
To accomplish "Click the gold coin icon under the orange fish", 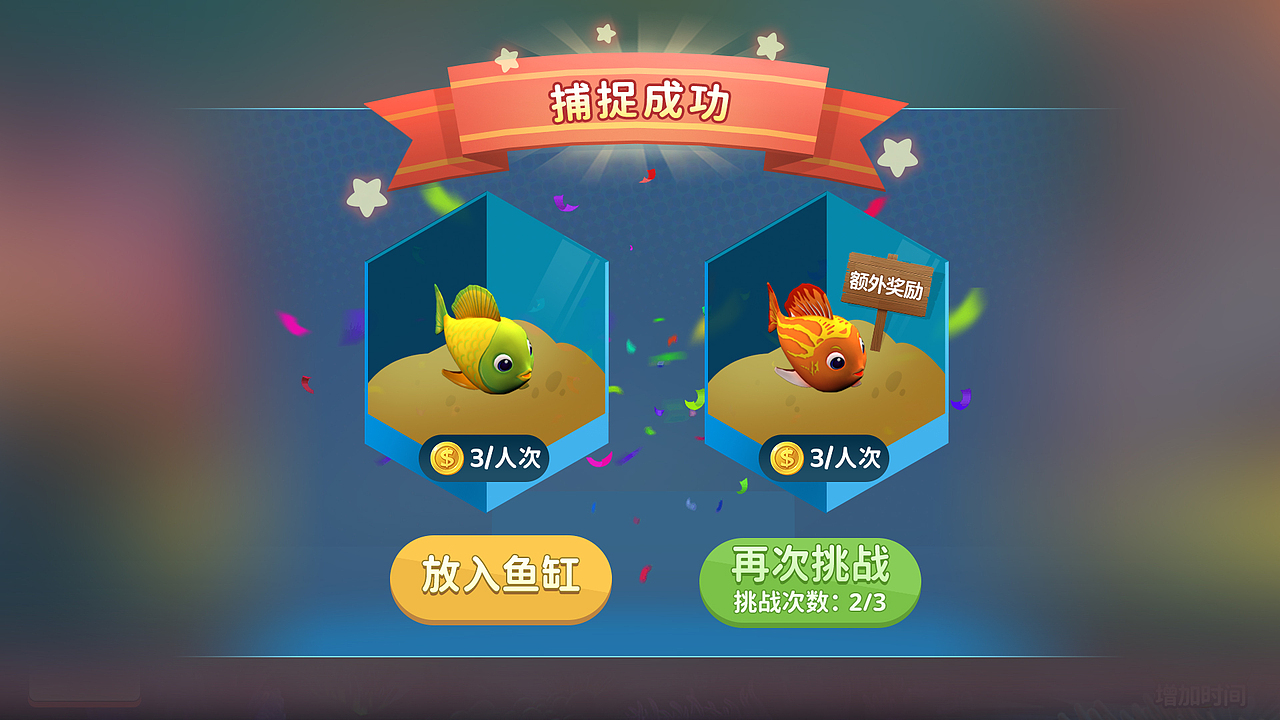I will 786,459.
